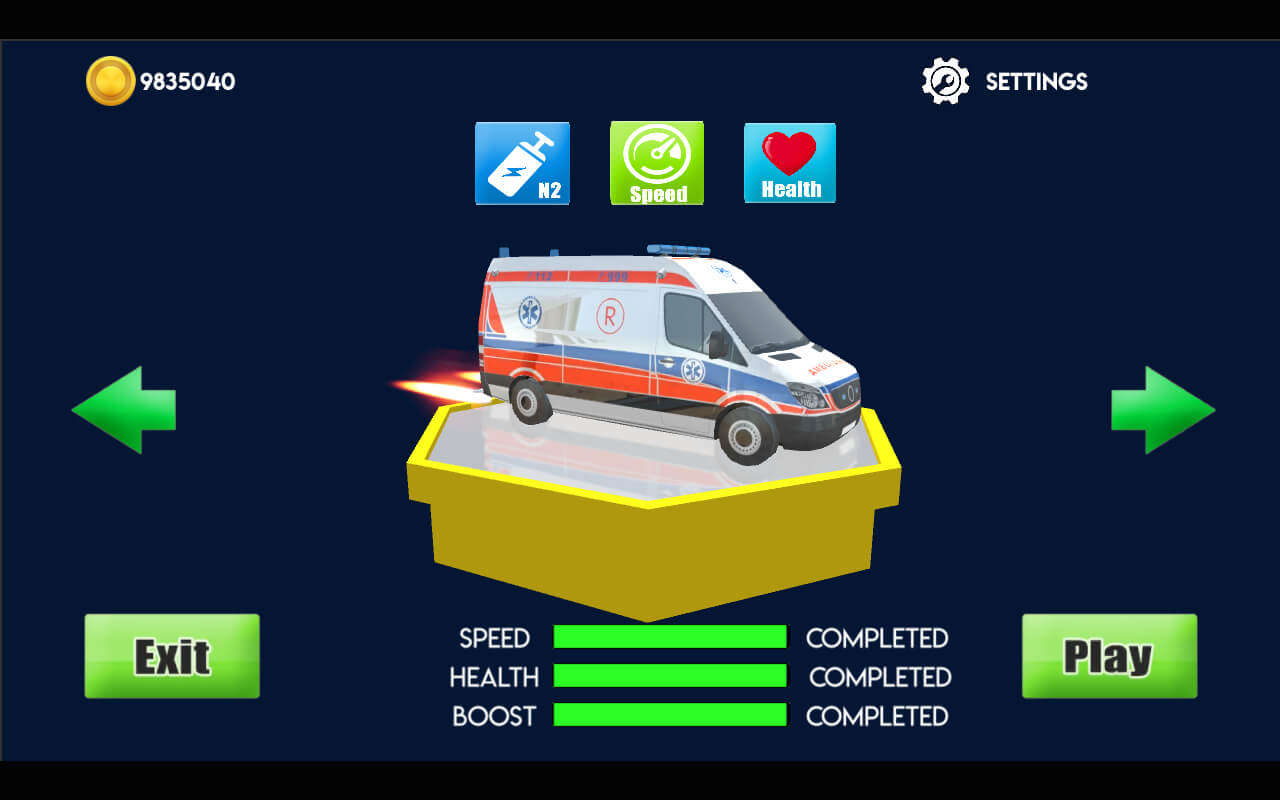
Task: Click the SPEED stat progress bar
Action: [x=670, y=638]
